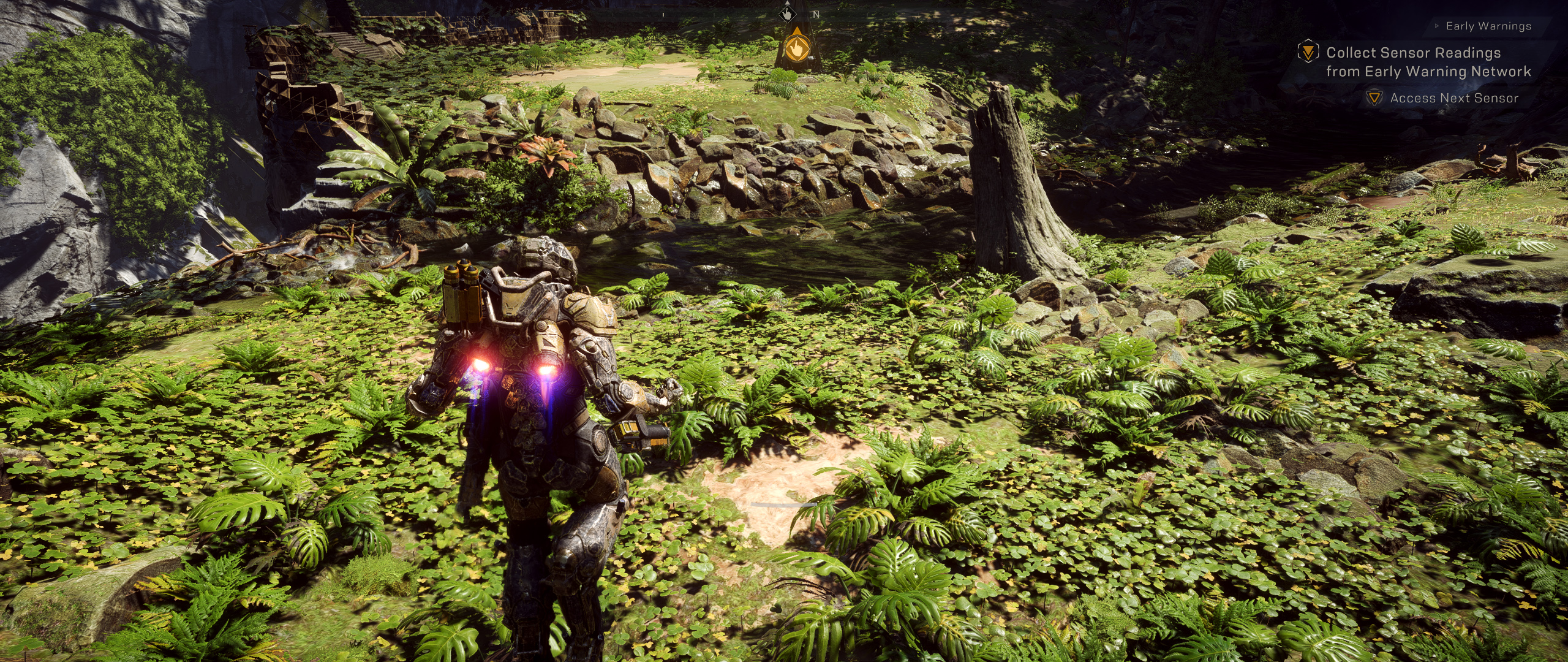Screen dimensions: 1568x662
Task: Click the compass north indicator
Action: 815,13
